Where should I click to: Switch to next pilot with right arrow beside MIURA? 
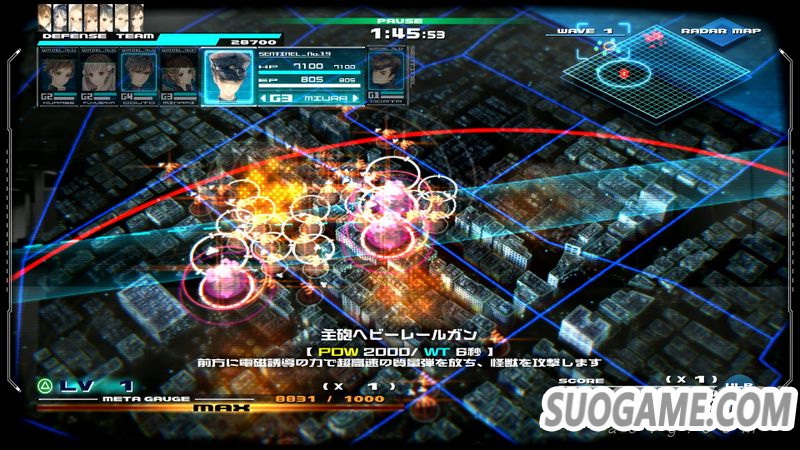coord(355,98)
